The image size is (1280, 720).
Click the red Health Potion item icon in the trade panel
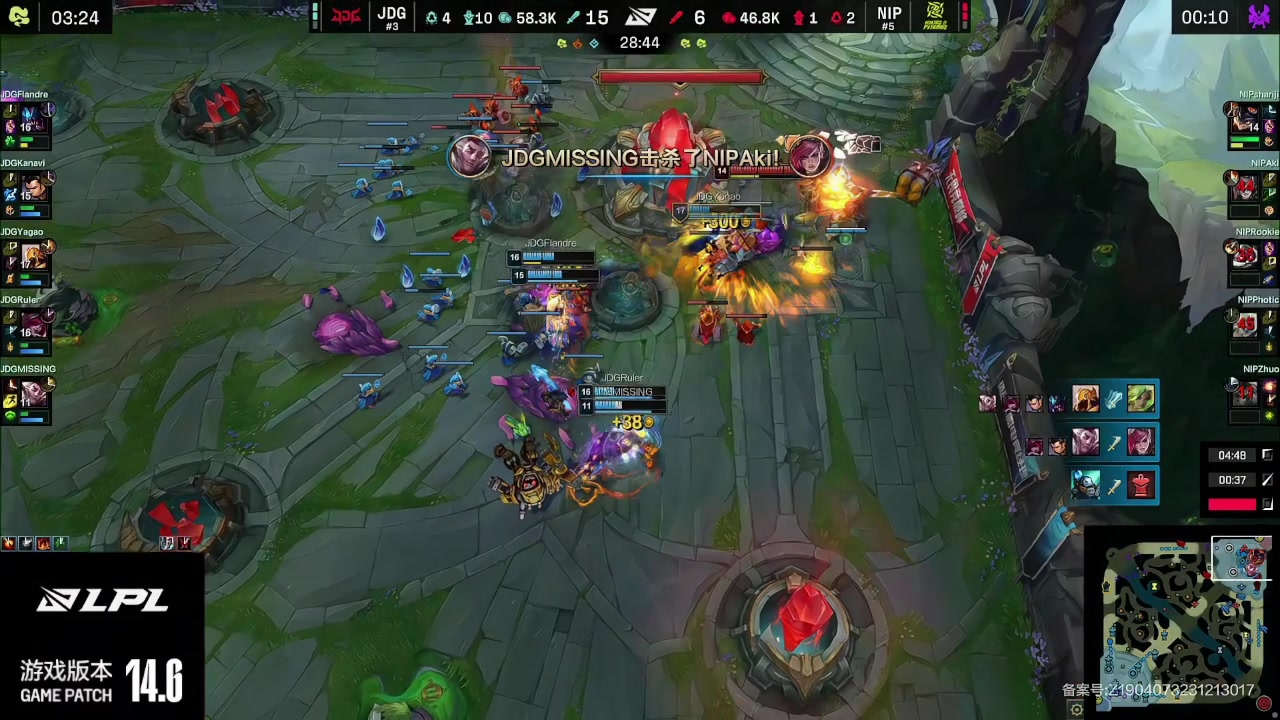coord(1141,485)
